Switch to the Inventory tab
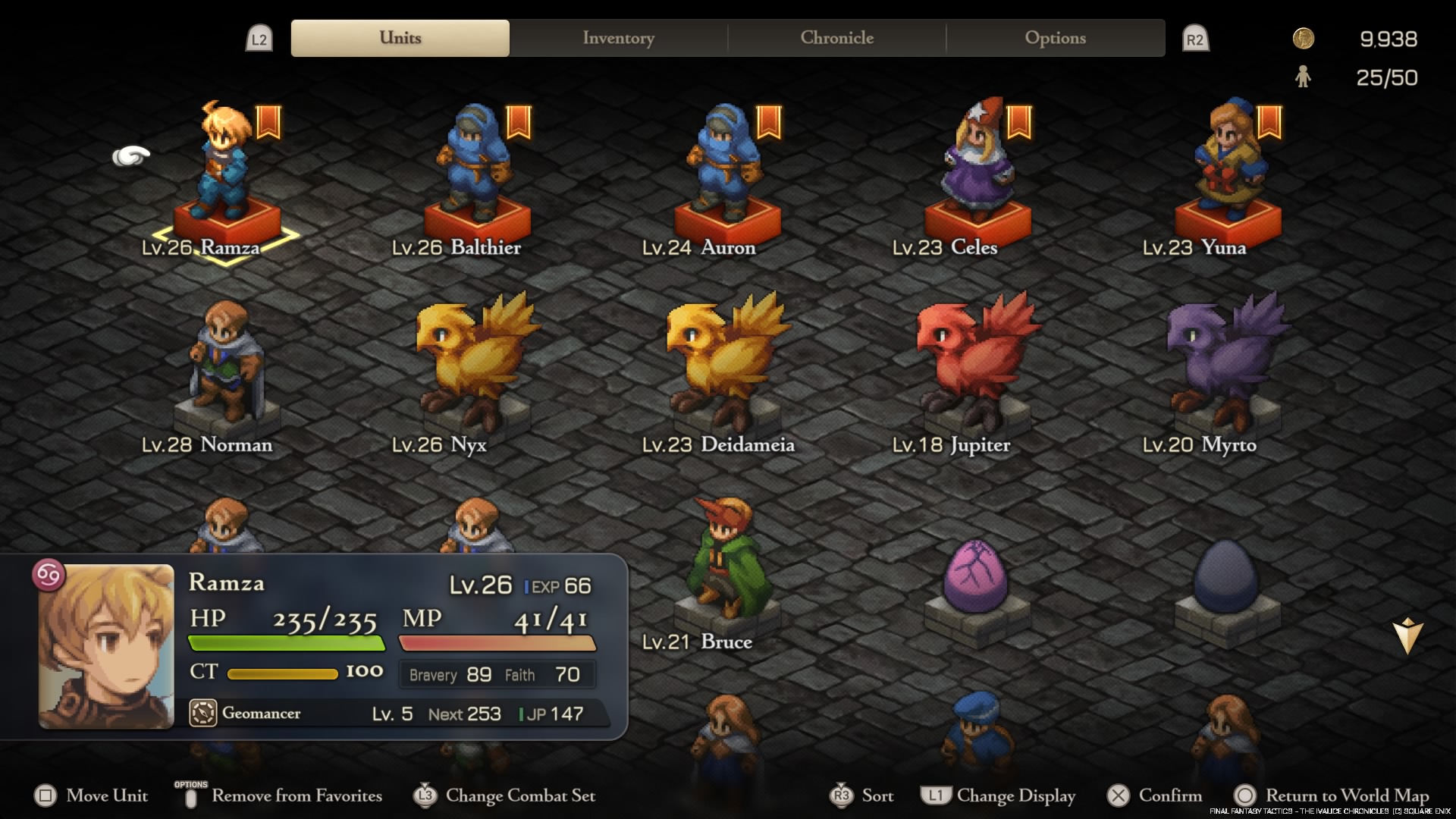 (x=618, y=38)
